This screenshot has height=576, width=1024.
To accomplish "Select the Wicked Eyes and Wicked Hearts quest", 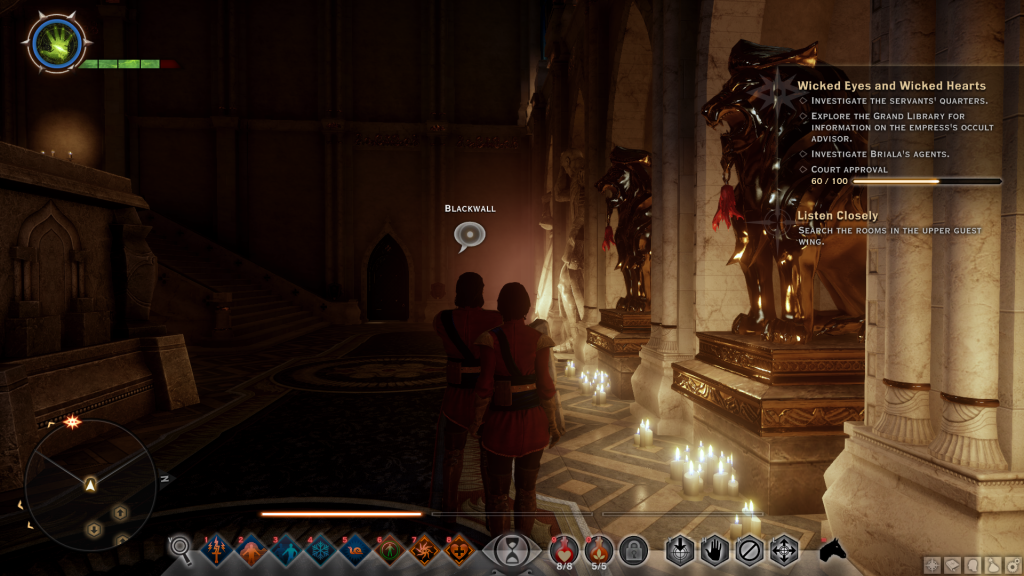I will pyautogui.click(x=891, y=86).
